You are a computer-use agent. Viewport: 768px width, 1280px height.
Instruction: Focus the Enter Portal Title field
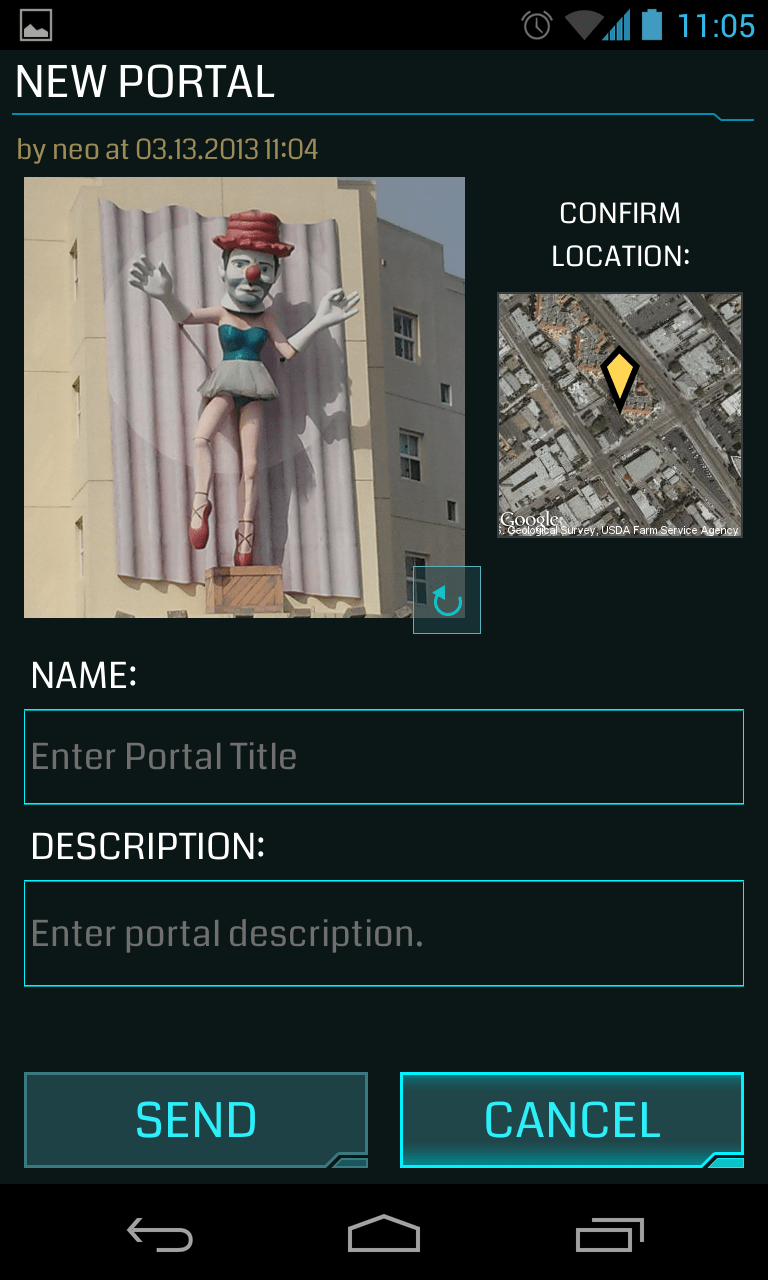[384, 756]
